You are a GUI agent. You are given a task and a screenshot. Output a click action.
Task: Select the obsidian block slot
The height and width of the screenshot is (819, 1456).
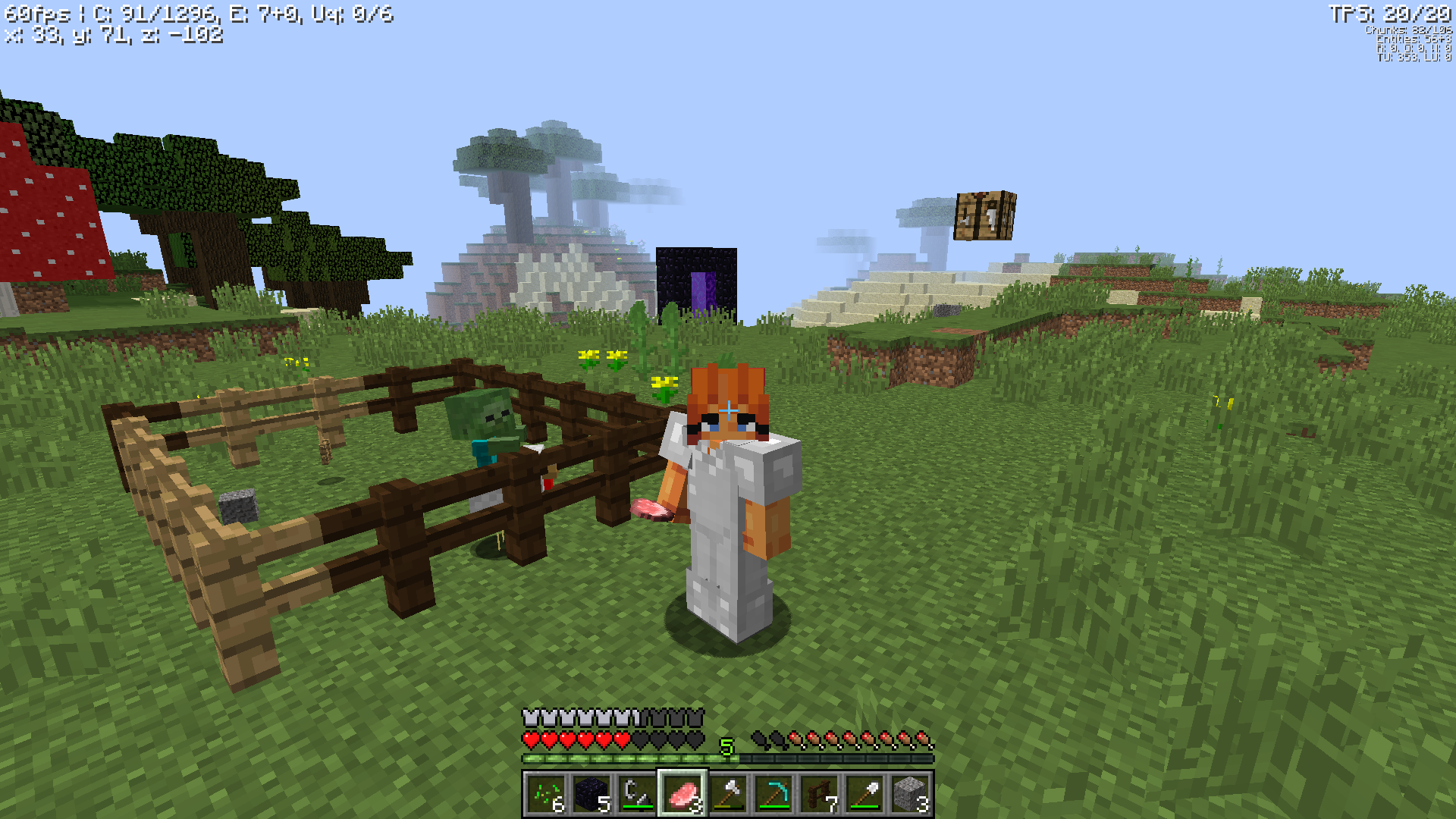pos(591,794)
